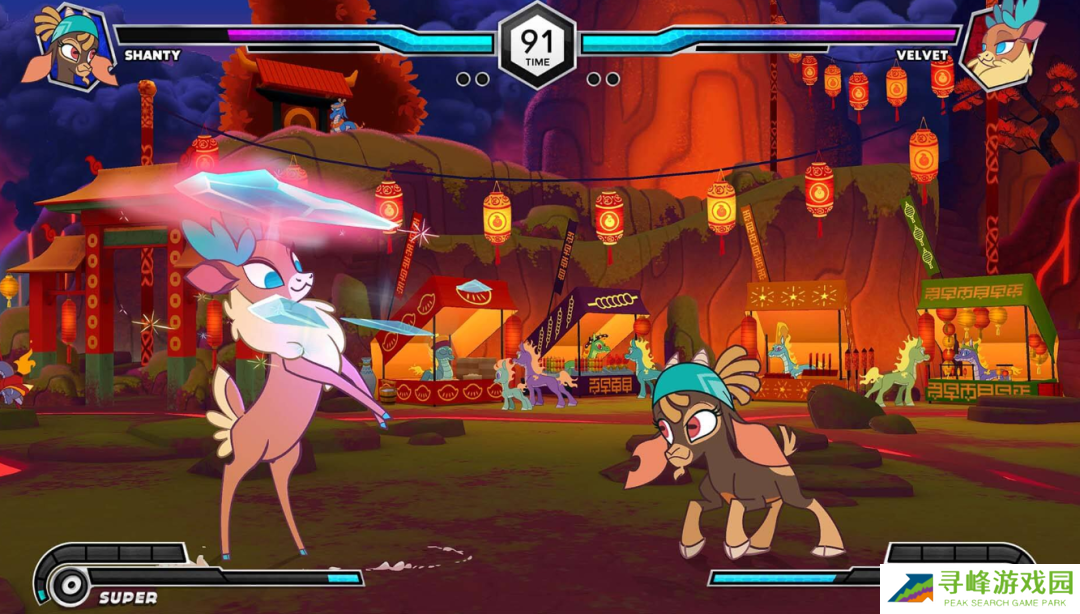Click Shanty's character portrait
The image size is (1080, 614).
[70, 47]
